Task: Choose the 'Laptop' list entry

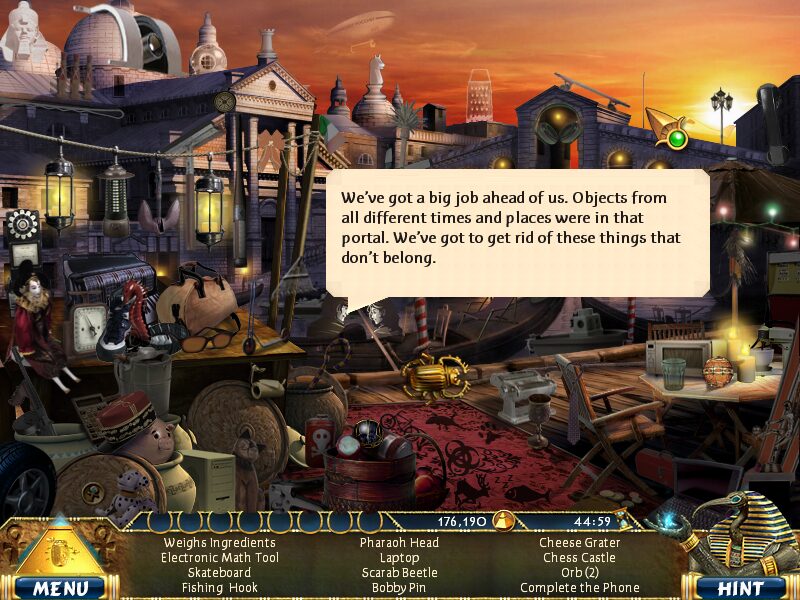Action: 400,558
